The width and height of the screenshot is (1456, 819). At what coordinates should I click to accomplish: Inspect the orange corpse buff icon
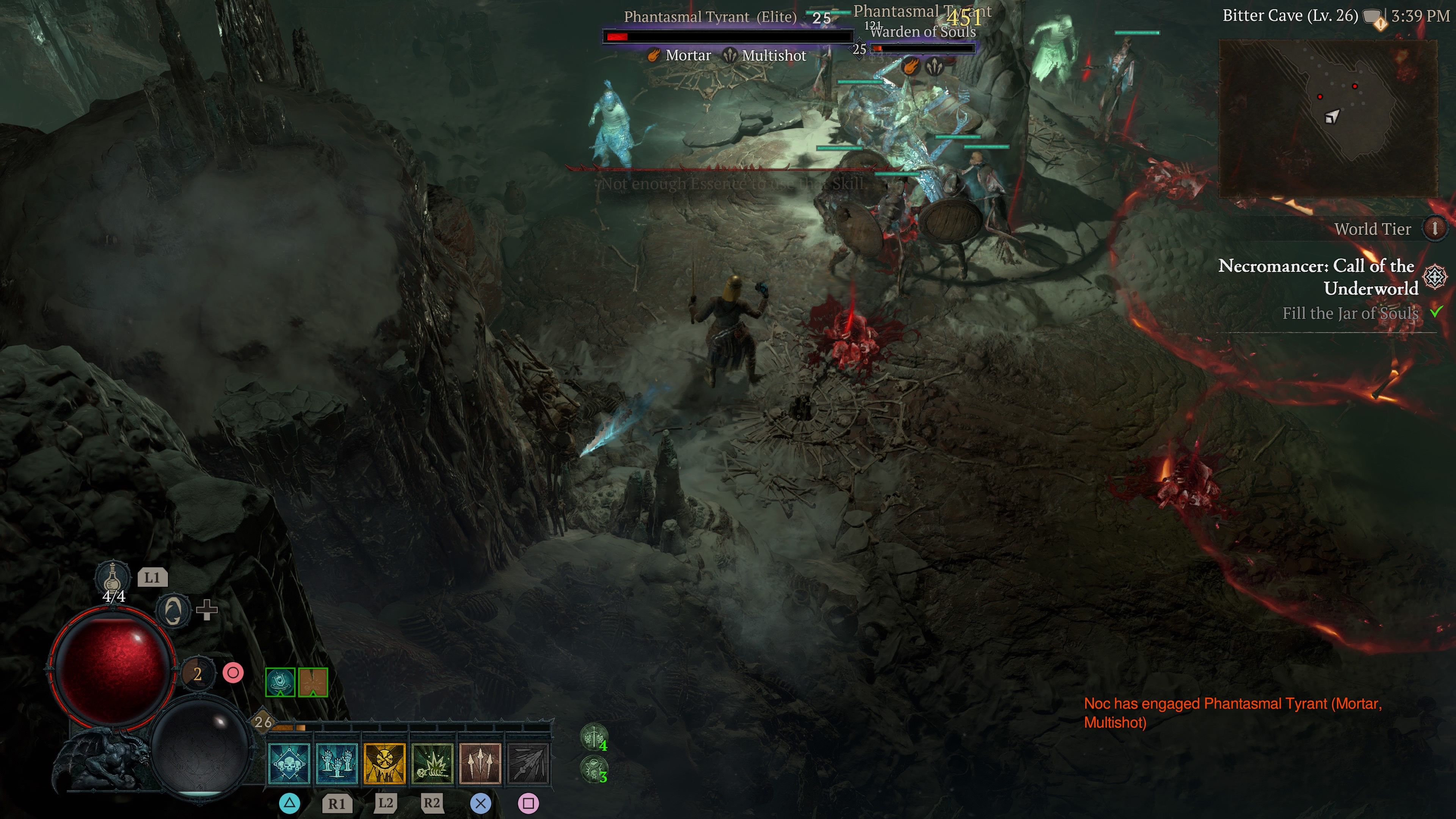[x=313, y=682]
